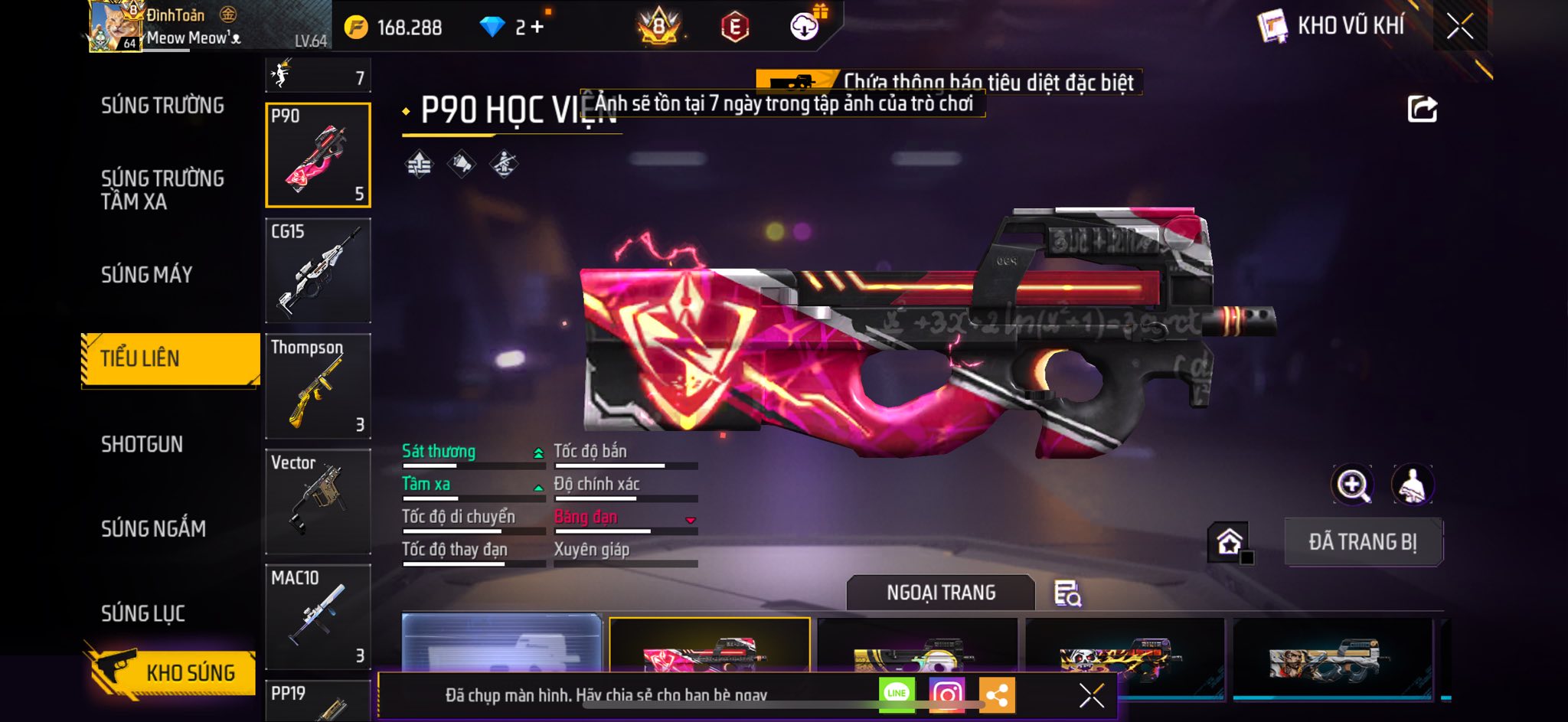Select the Vector weapon slot
Screen dimensions: 1568x722
[x=318, y=501]
